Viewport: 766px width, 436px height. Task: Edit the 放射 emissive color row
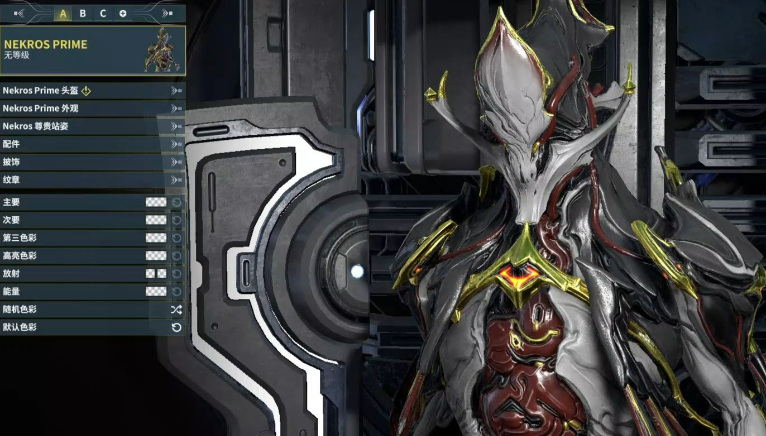(x=155, y=273)
